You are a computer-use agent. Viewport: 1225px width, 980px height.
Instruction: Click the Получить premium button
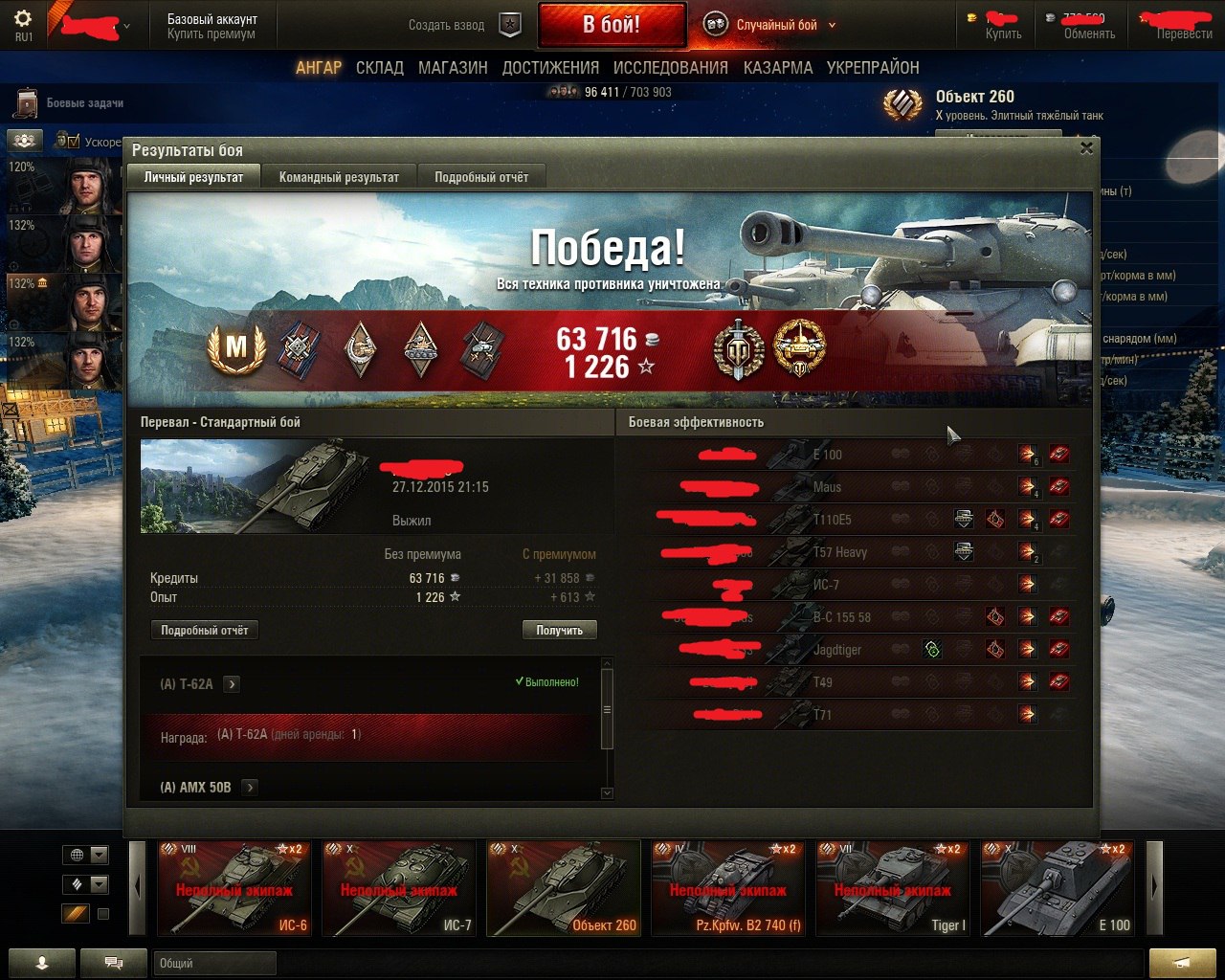tap(560, 631)
